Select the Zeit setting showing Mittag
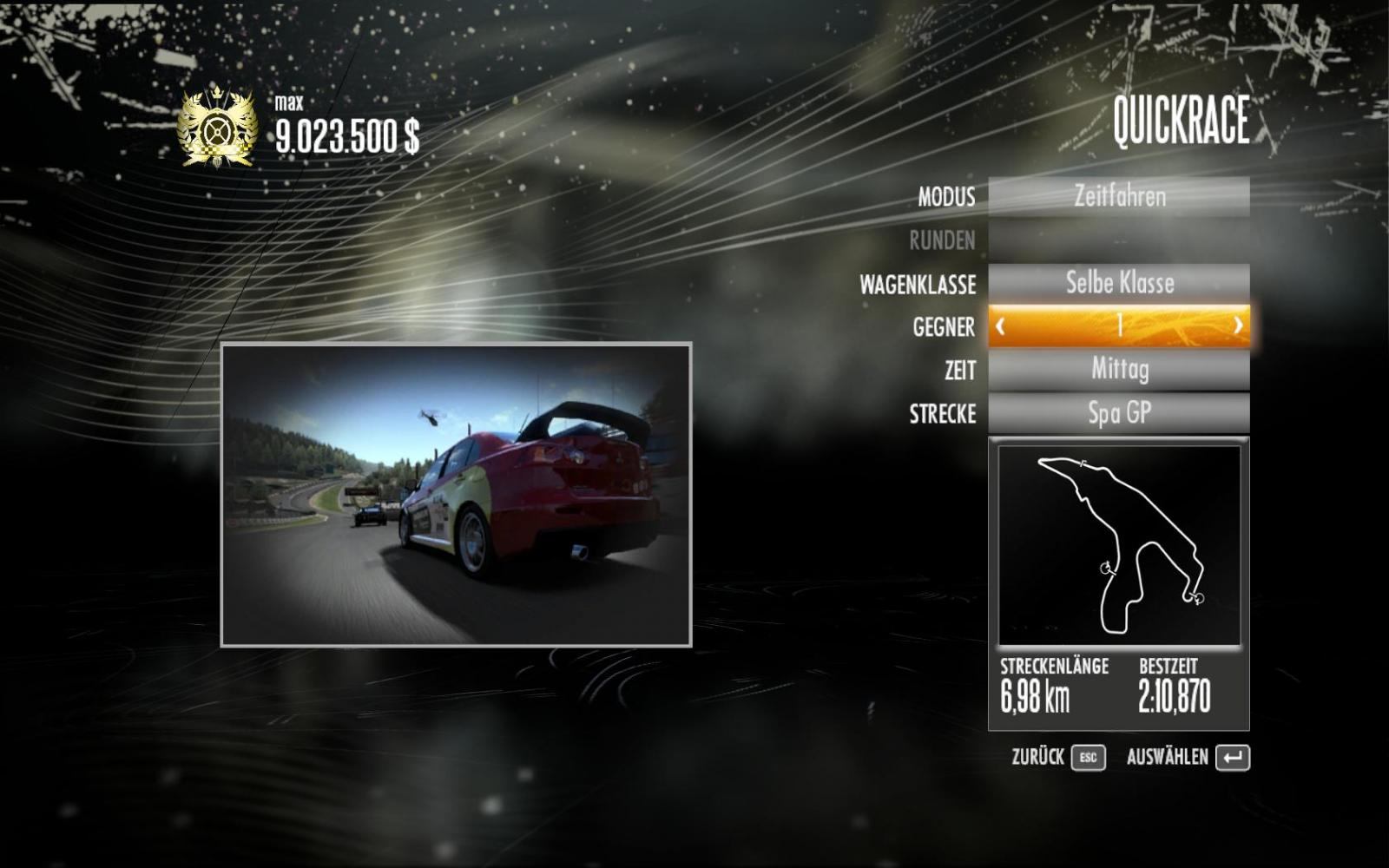 coord(1119,370)
